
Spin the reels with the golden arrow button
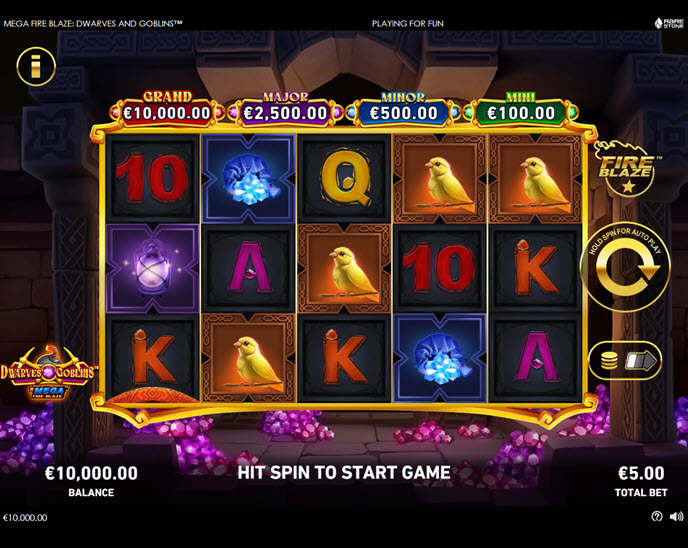click(x=625, y=268)
